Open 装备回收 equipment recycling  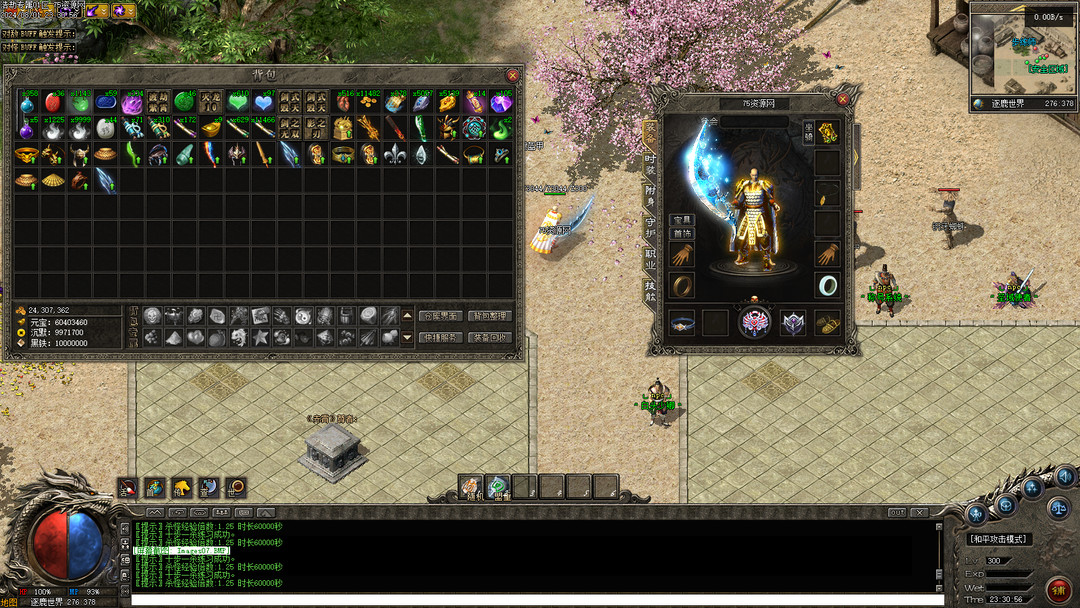click(490, 338)
